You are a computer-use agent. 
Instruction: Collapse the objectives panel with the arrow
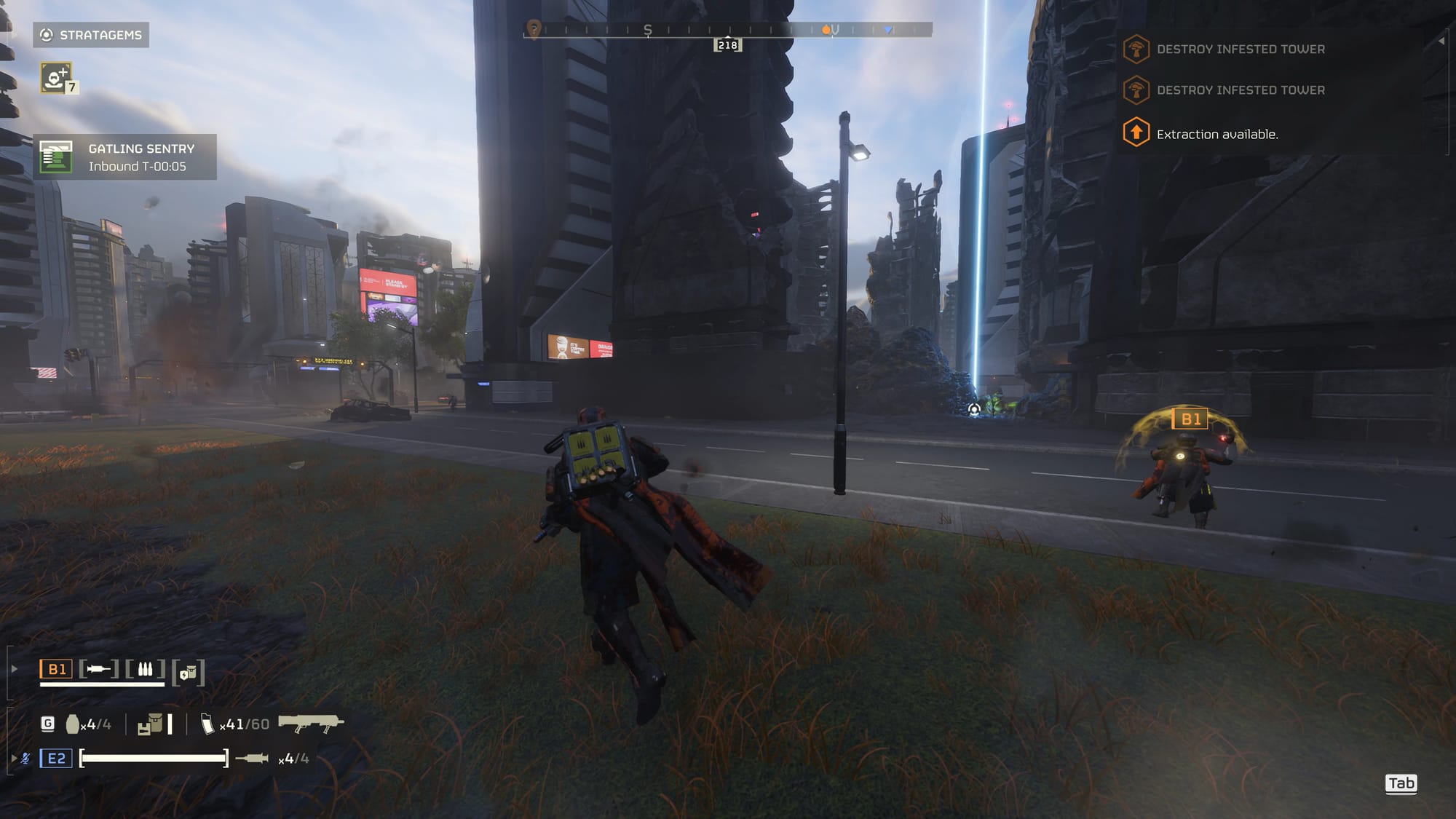(x=1441, y=41)
